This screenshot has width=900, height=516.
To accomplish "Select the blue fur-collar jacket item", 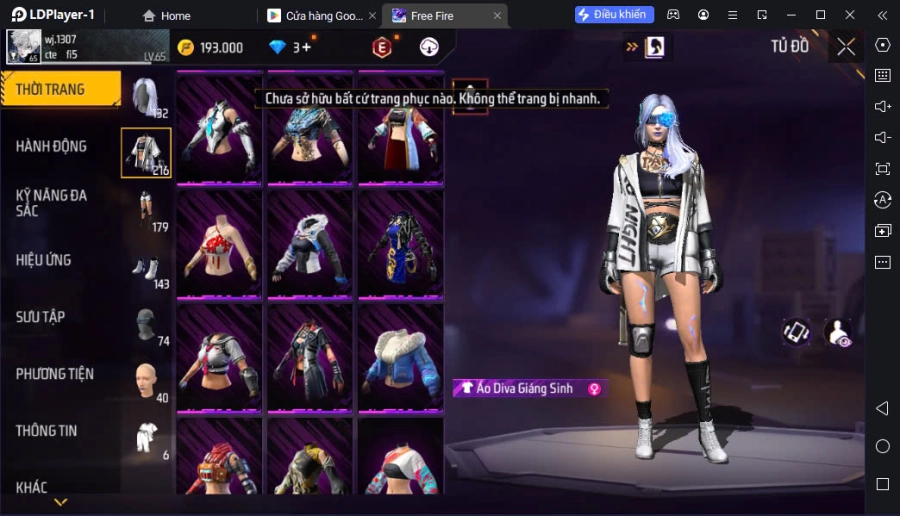I will 401,357.
